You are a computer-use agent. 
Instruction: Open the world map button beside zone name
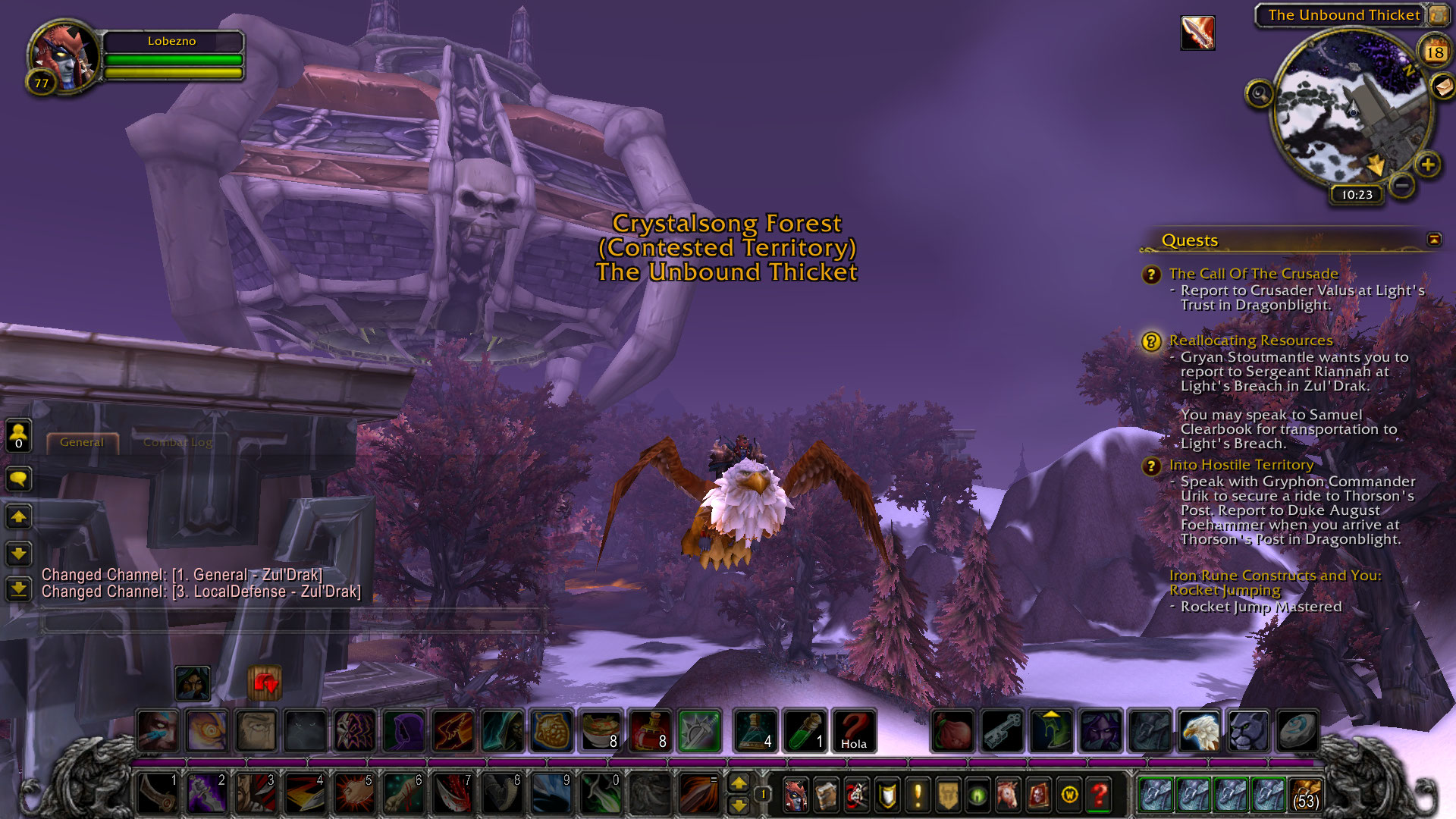pos(1438,14)
